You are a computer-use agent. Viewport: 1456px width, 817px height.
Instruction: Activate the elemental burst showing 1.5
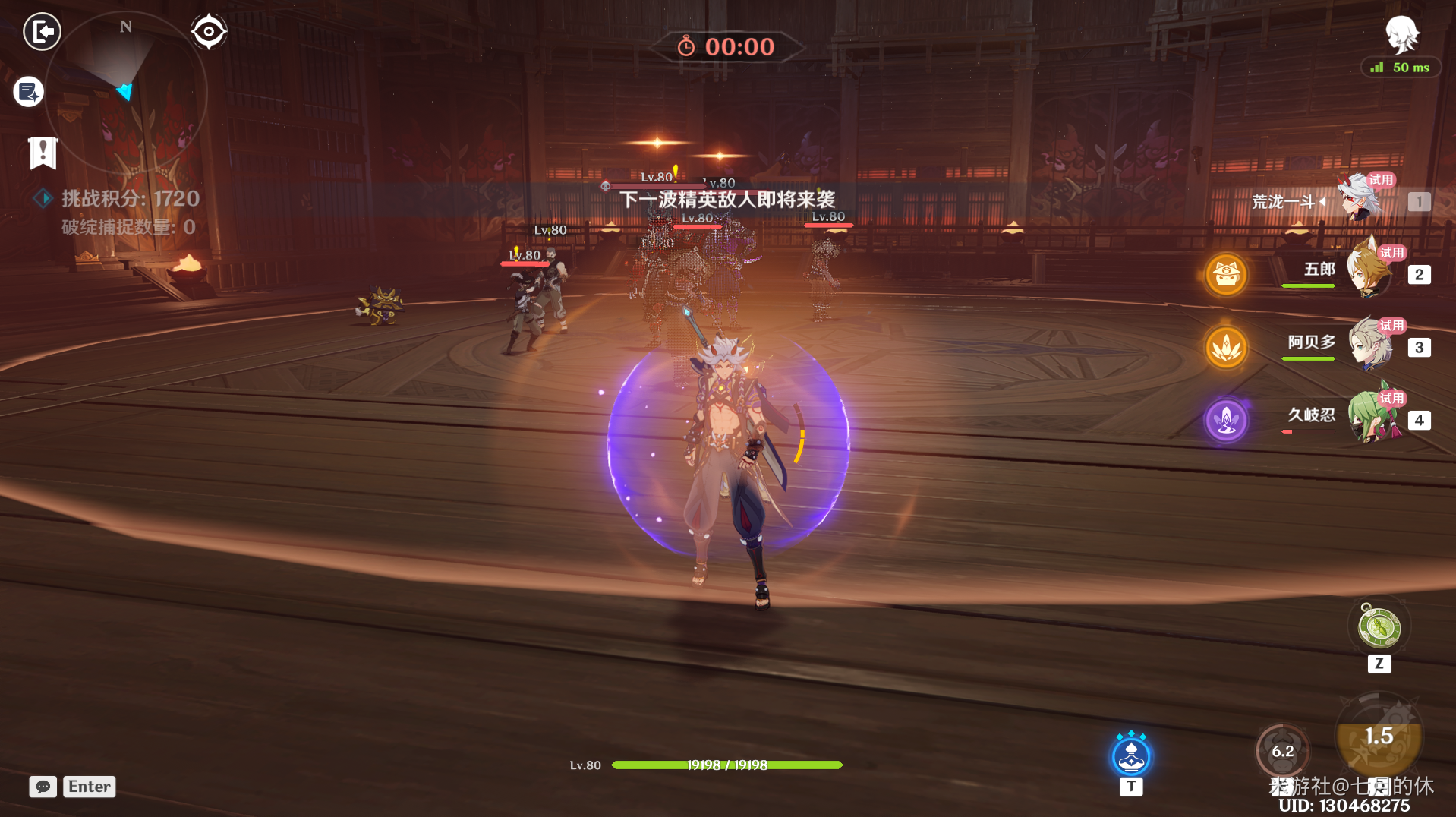pyautogui.click(x=1379, y=736)
